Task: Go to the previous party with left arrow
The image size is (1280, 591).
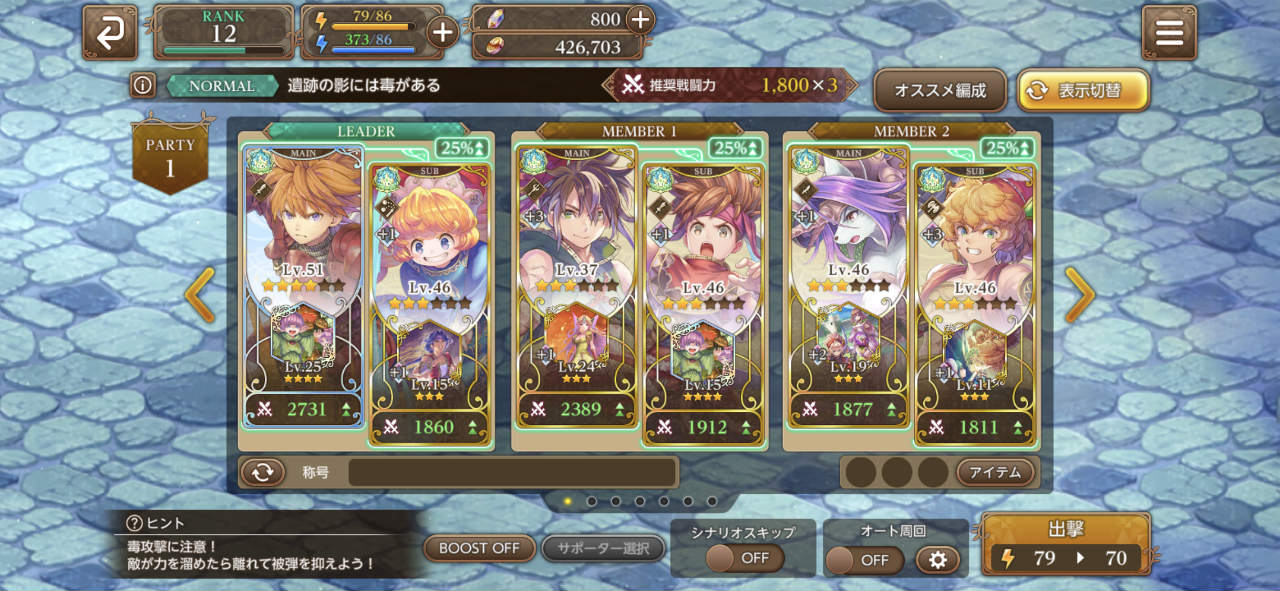Action: coord(200,296)
